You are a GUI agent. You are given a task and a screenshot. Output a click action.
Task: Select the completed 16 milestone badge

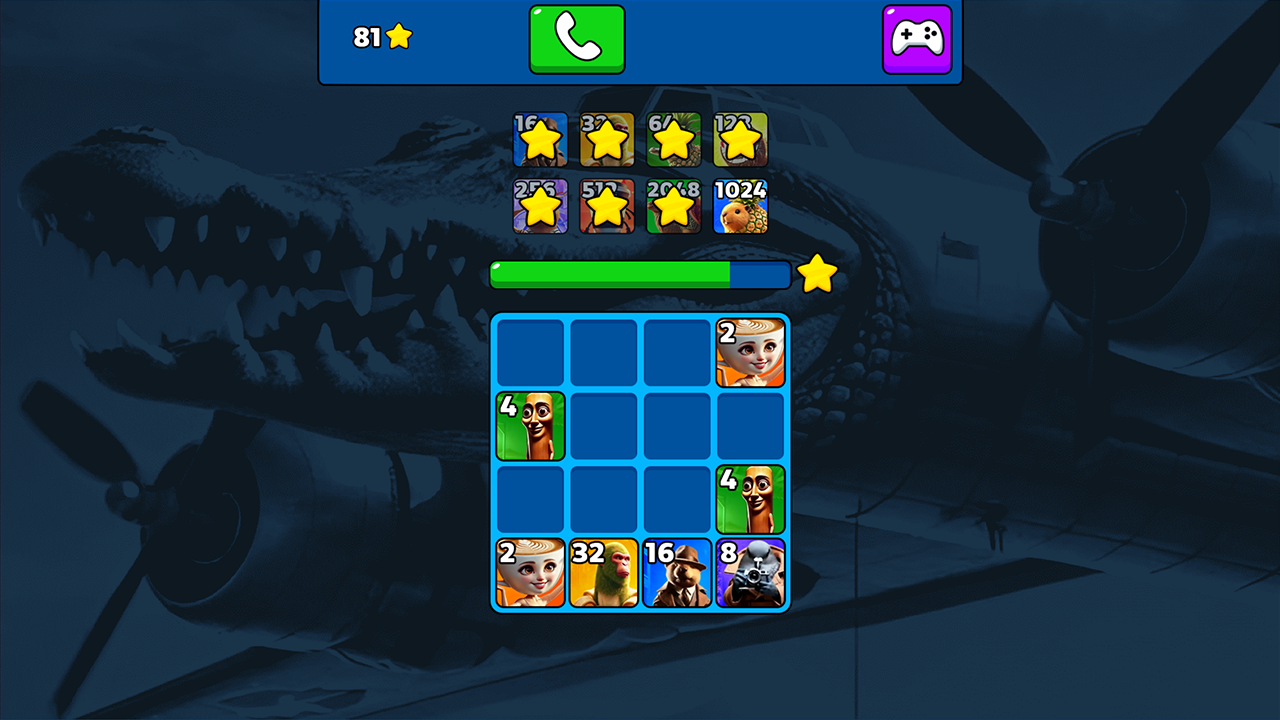541,140
